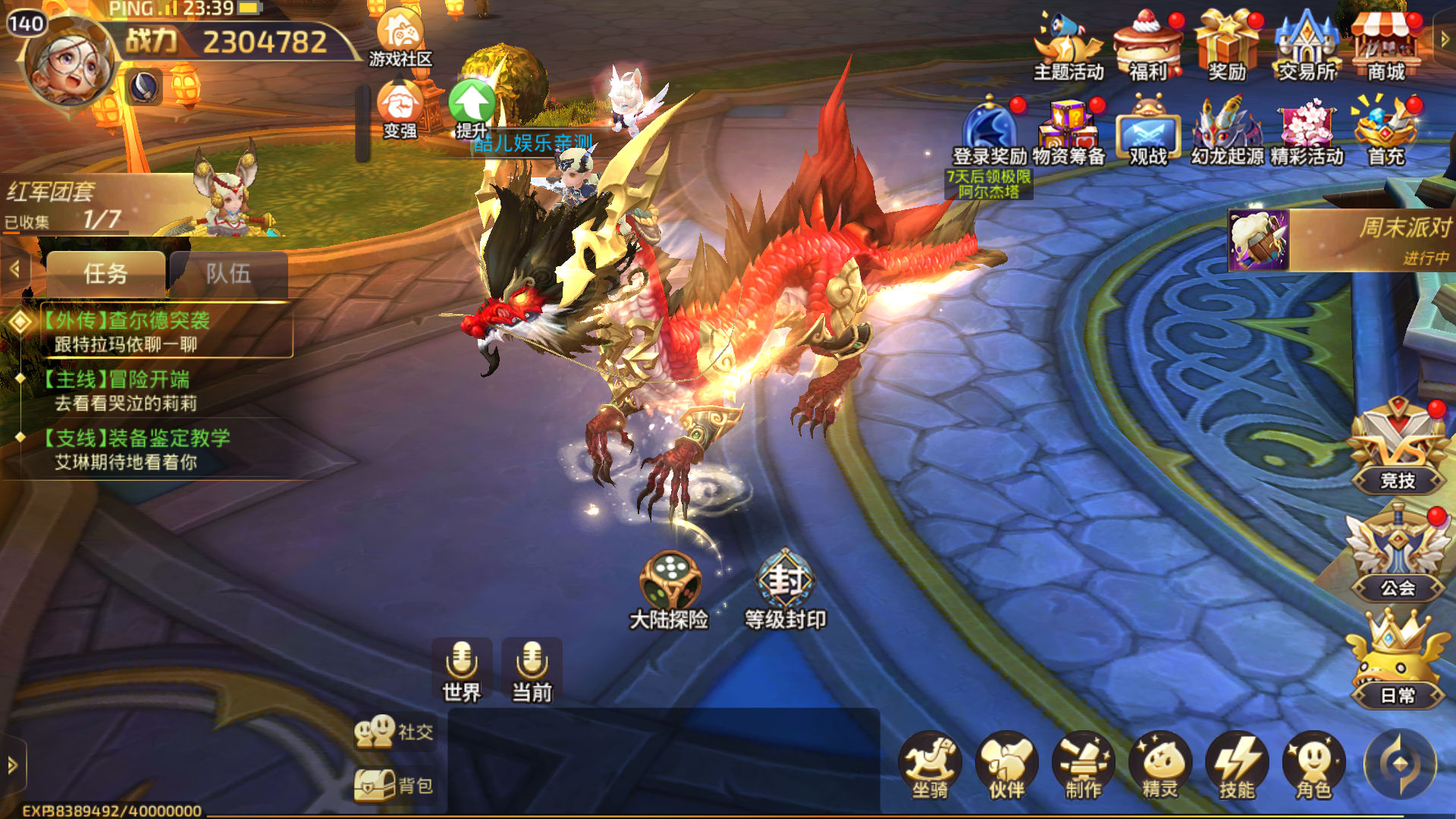Image resolution: width=1456 pixels, height=819 pixels.
Task: Switch to the 队伍 team tab
Action: tap(228, 274)
